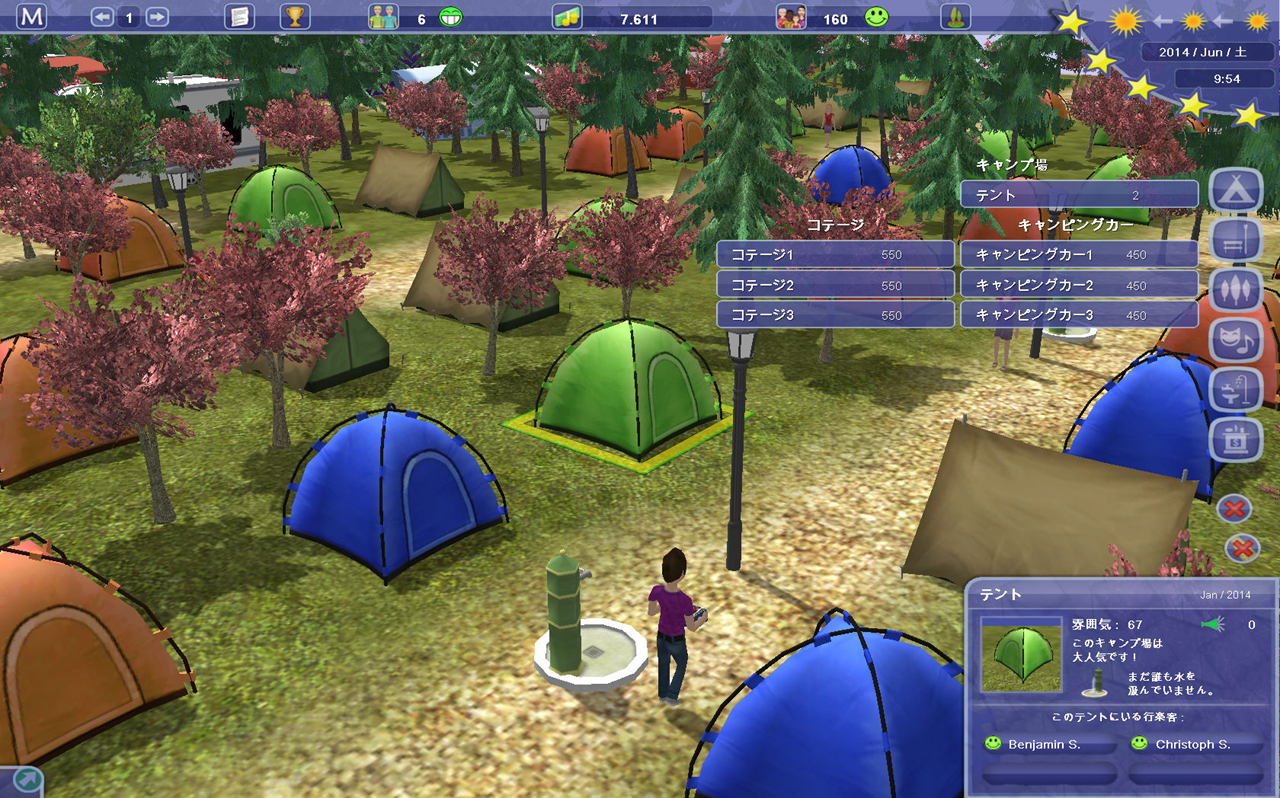Open the staff overview icon
The width and height of the screenshot is (1280, 798).
click(x=384, y=18)
